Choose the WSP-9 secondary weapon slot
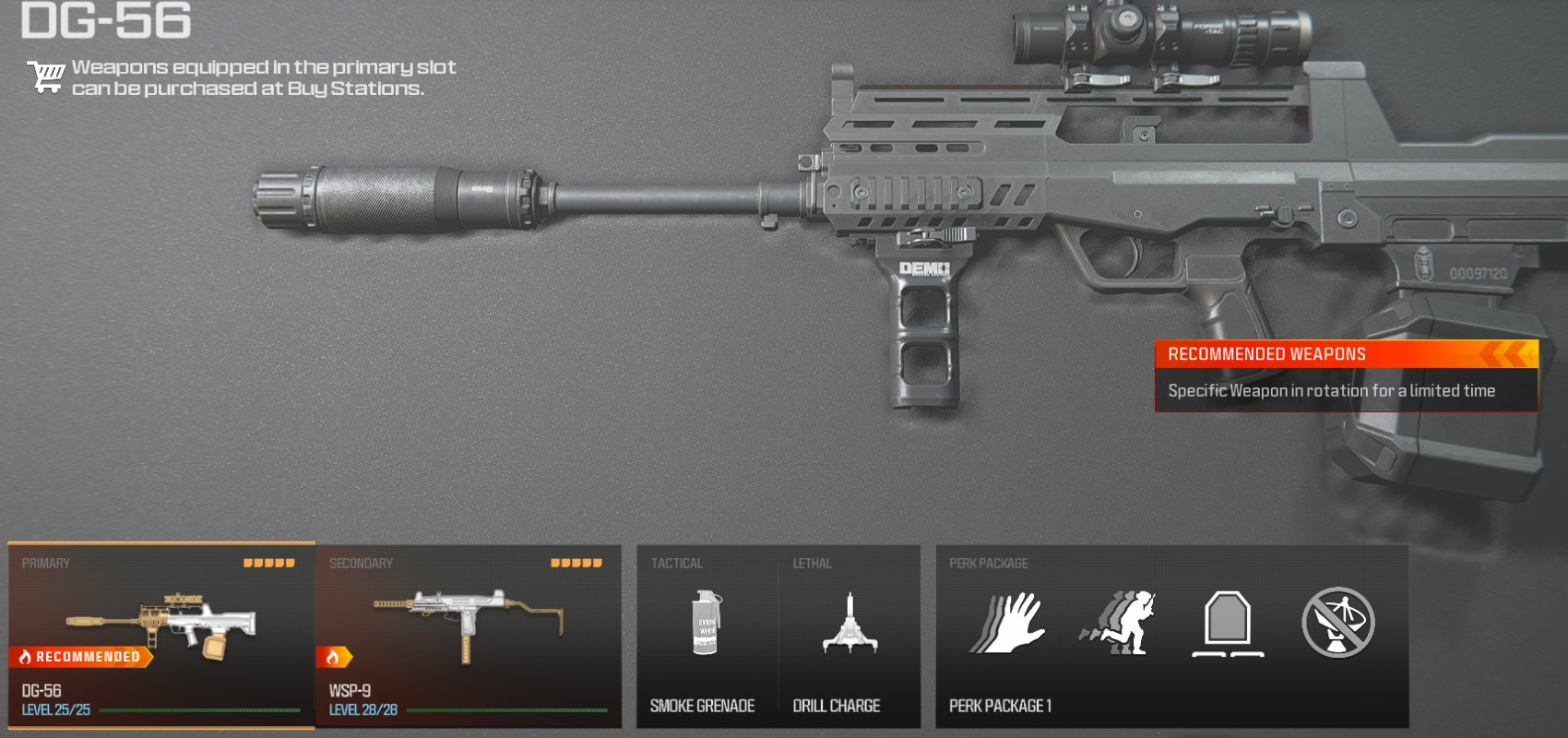Viewport: 1568px width, 738px height. click(x=469, y=635)
